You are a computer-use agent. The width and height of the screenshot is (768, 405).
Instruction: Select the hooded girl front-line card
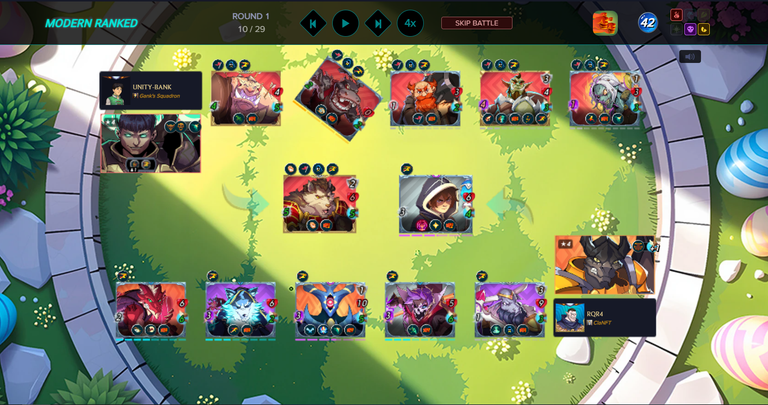(x=435, y=205)
